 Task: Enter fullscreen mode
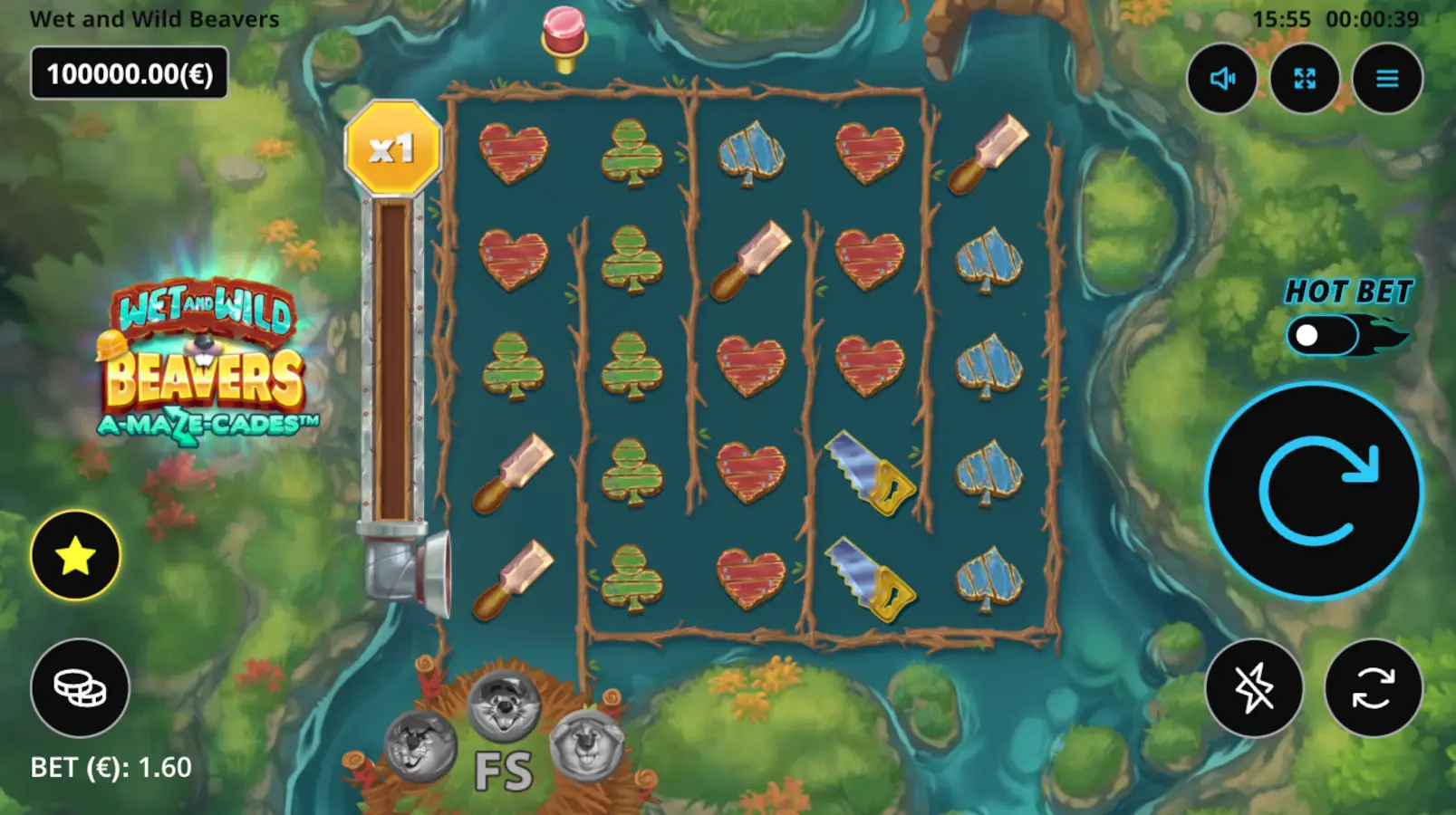click(x=1305, y=79)
